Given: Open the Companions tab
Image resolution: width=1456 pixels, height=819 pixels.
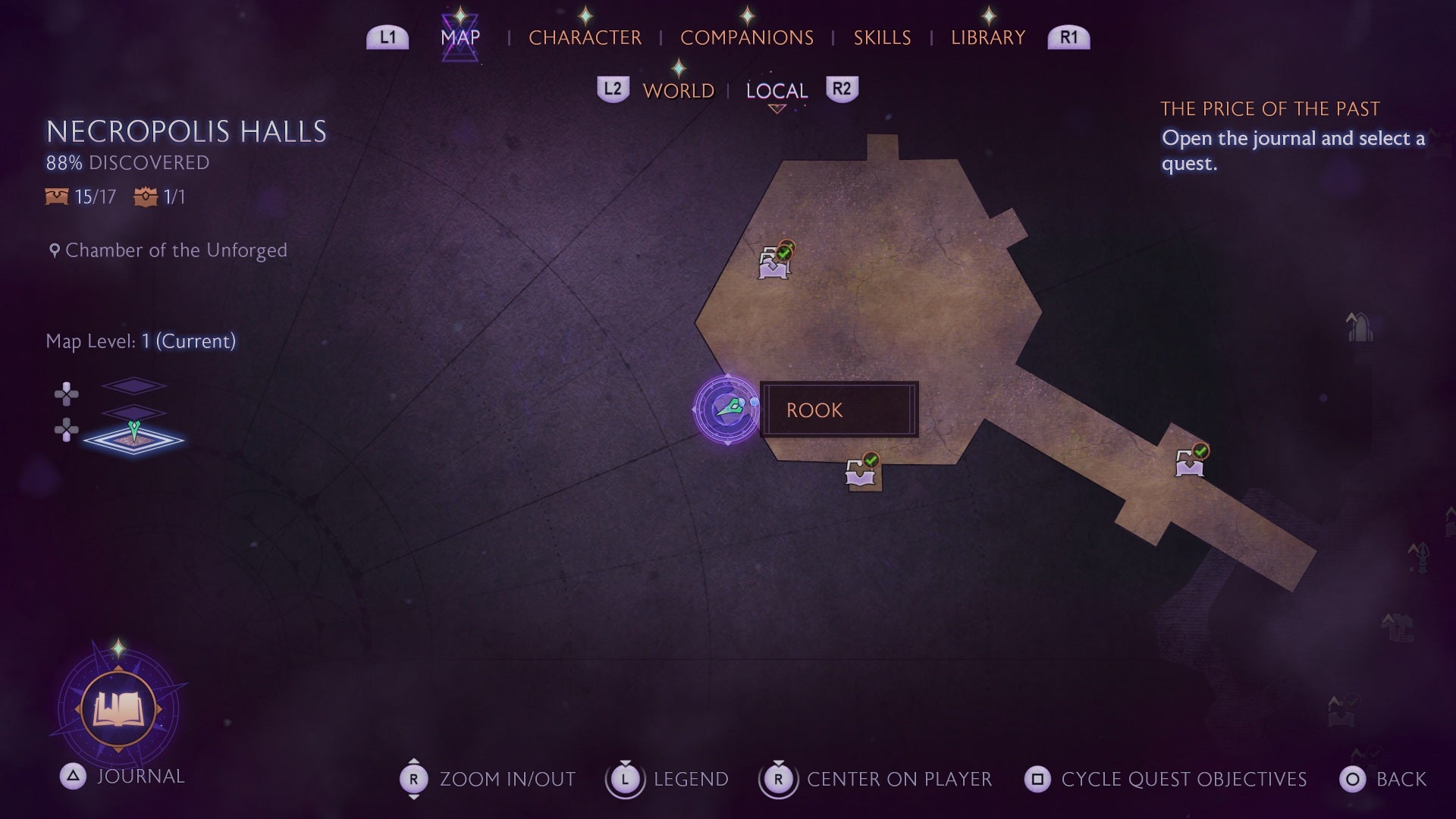Looking at the screenshot, I should point(746,37).
